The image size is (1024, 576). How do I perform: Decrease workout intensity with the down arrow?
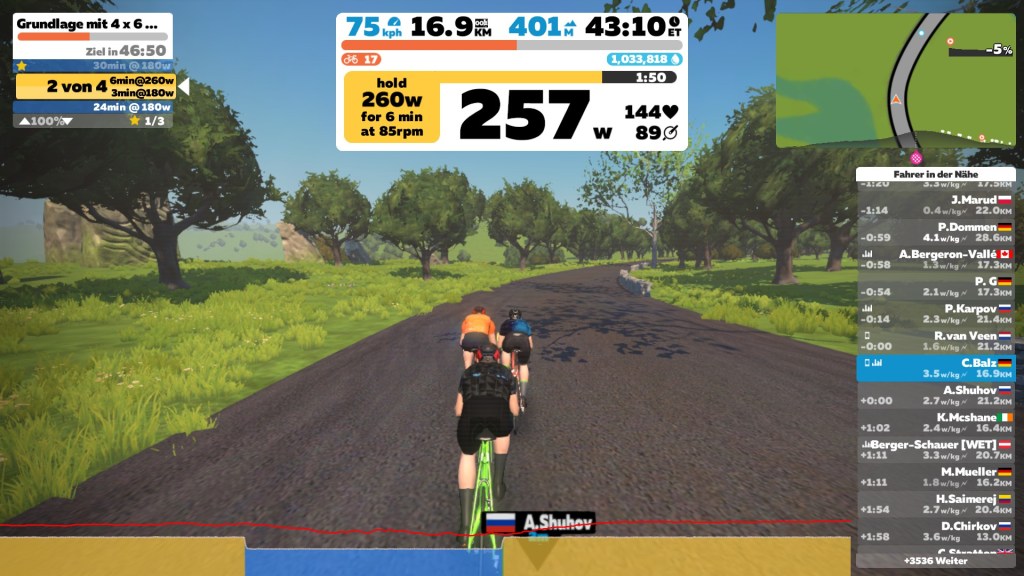click(68, 121)
